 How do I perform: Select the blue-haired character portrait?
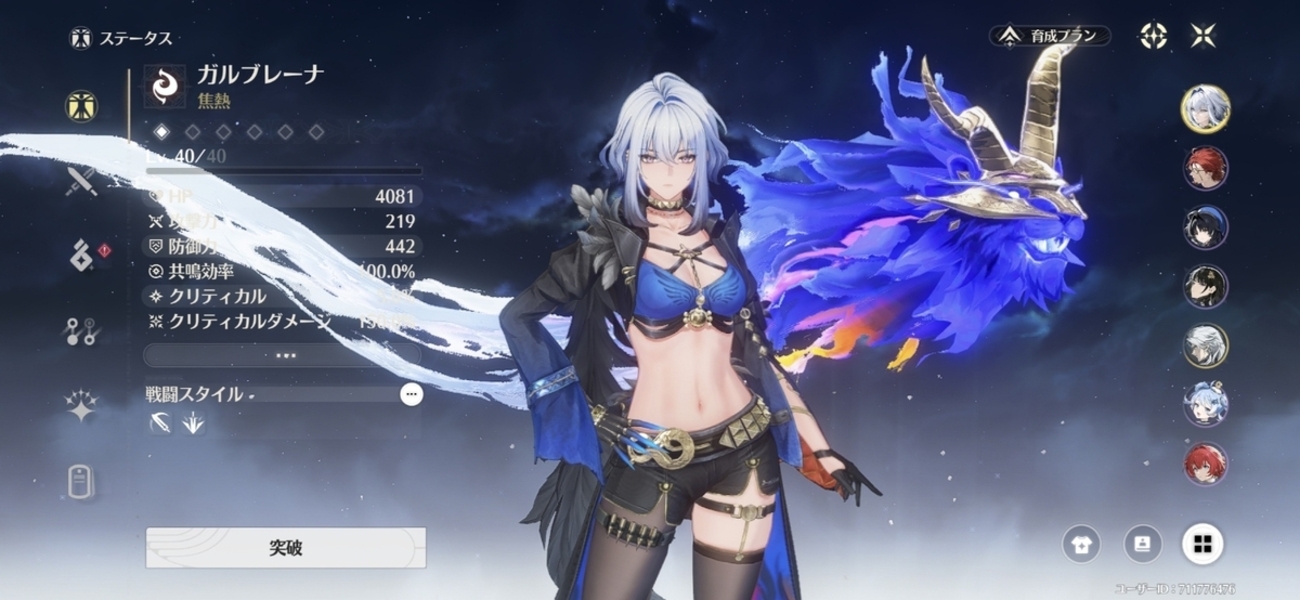[1205, 404]
